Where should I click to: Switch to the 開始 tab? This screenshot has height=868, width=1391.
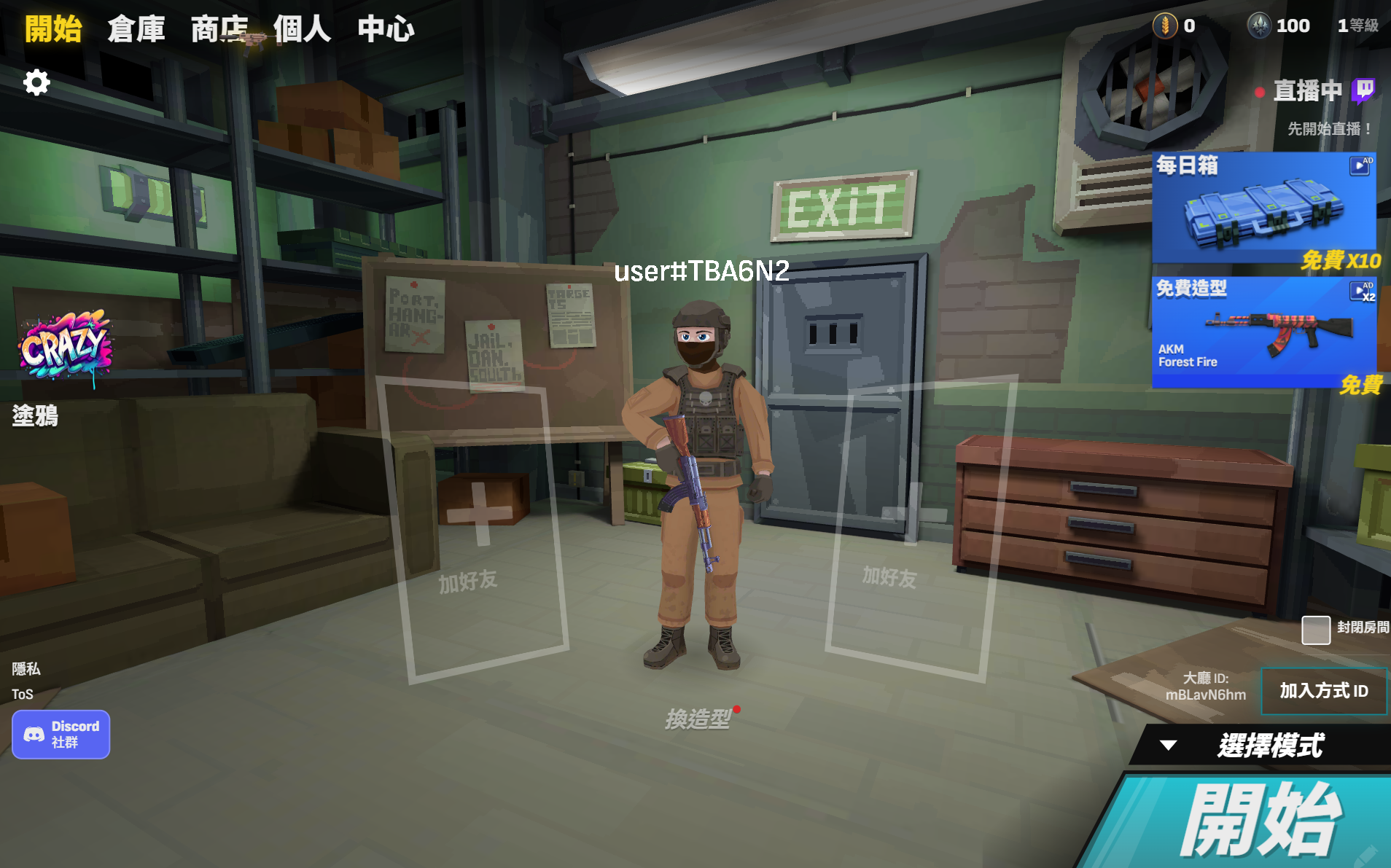53,29
